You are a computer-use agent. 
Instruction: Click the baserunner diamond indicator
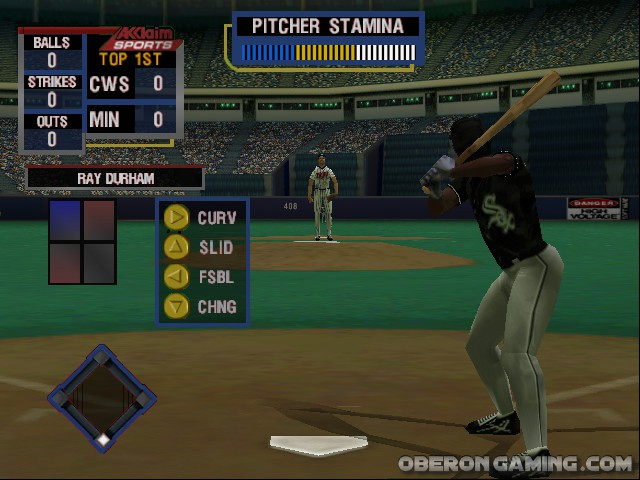pyautogui.click(x=102, y=397)
